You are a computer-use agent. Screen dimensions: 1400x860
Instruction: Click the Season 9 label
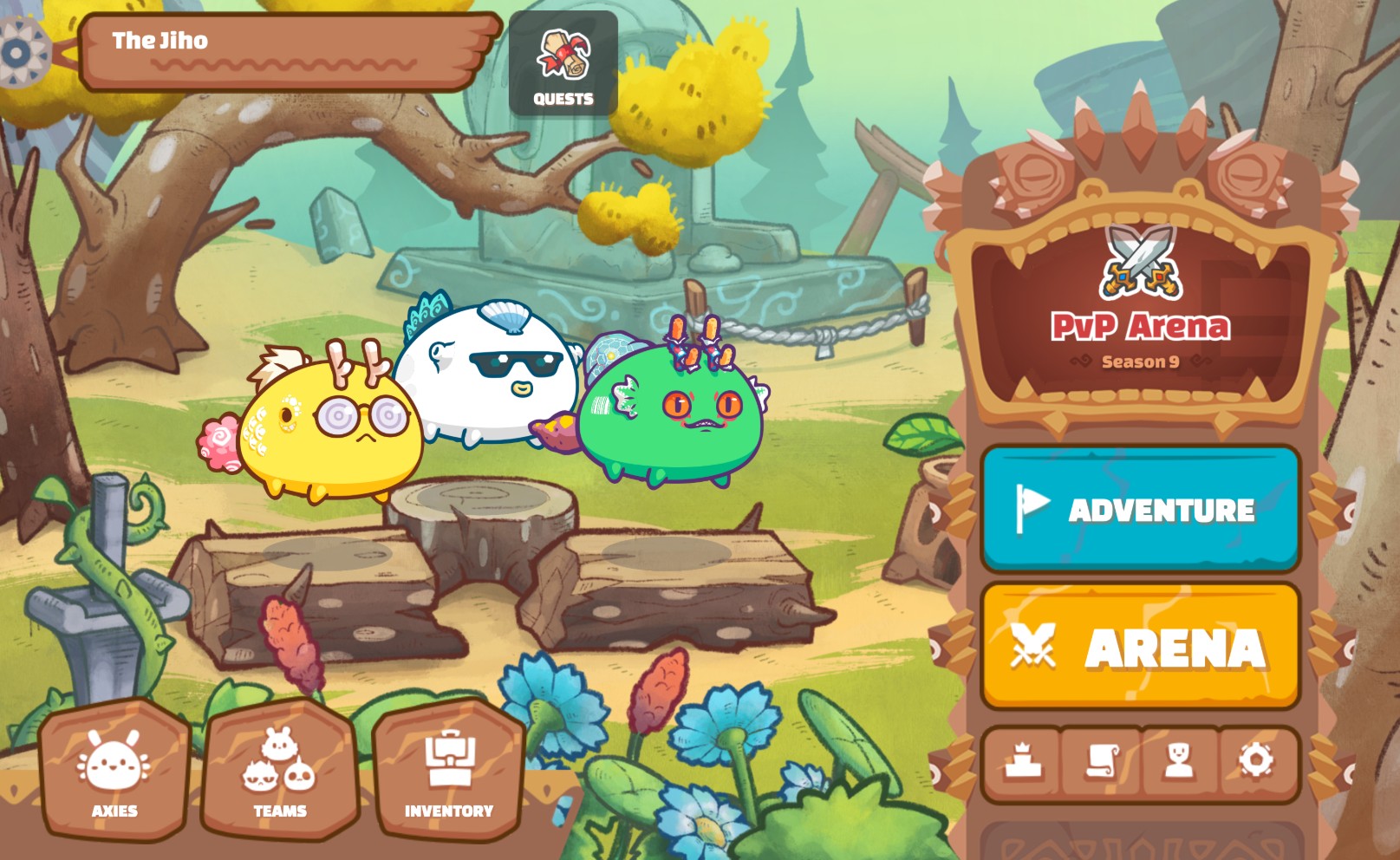(1136, 366)
